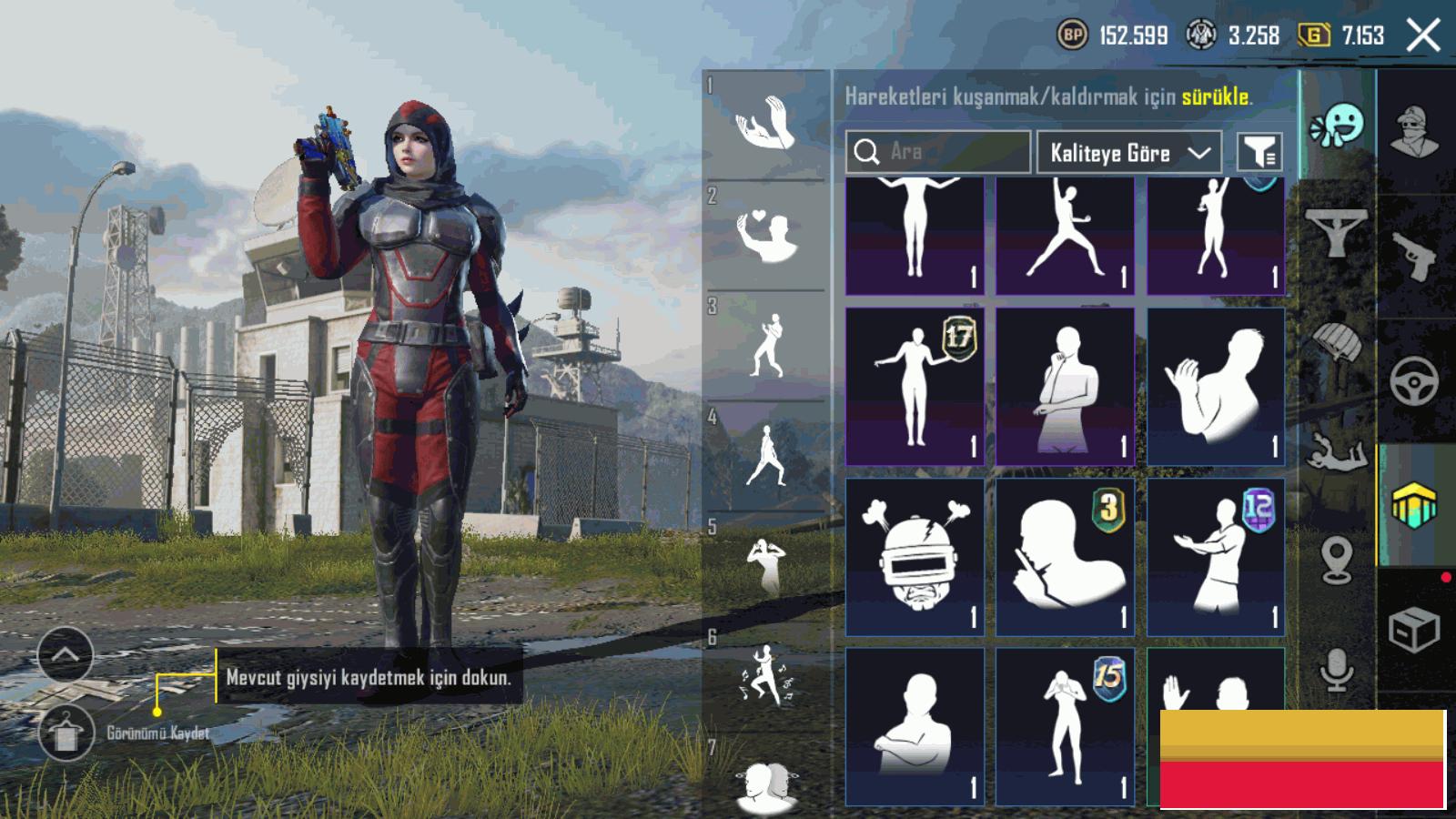Screen dimensions: 1456x819
Task: Open the steering wheel vehicle tab
Action: [x=1414, y=380]
